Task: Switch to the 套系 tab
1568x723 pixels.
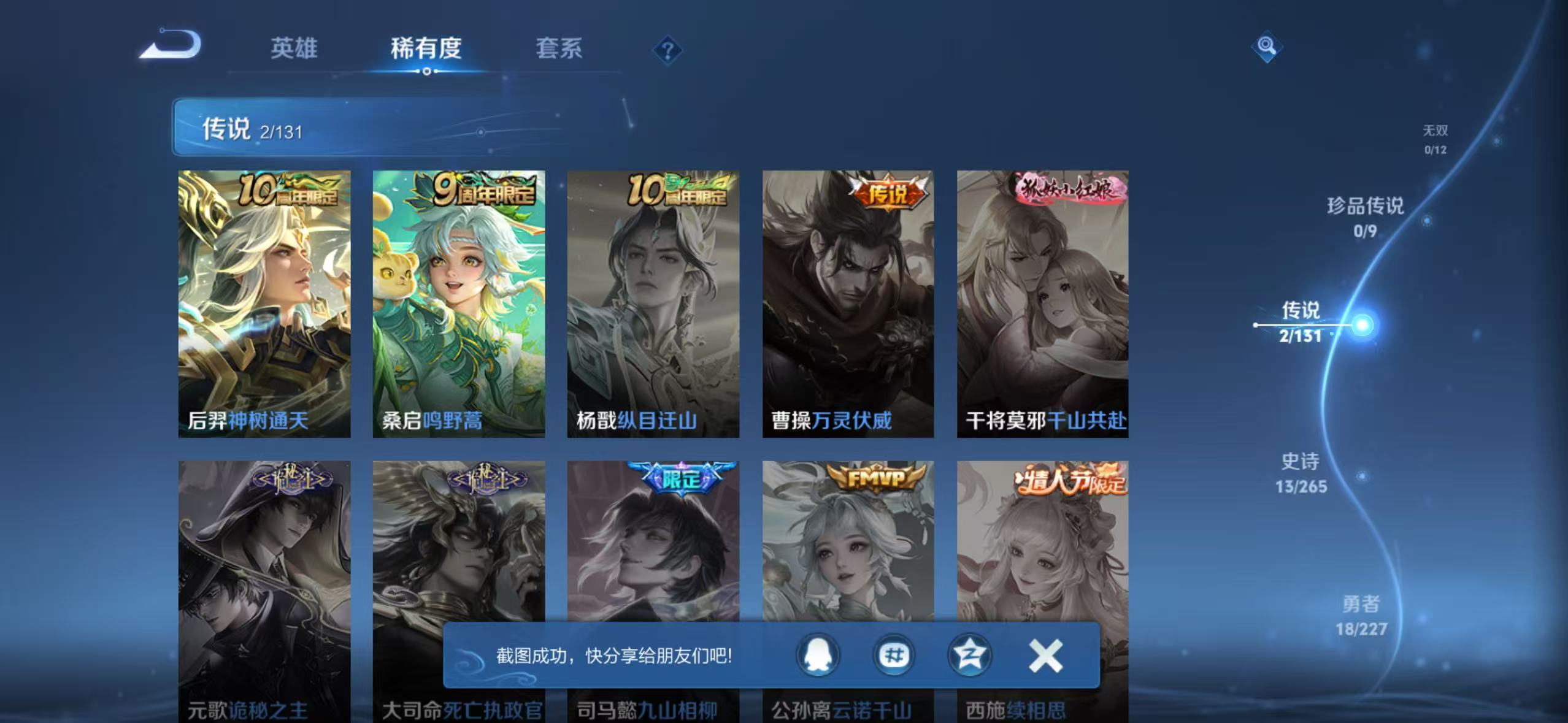Action: click(559, 49)
